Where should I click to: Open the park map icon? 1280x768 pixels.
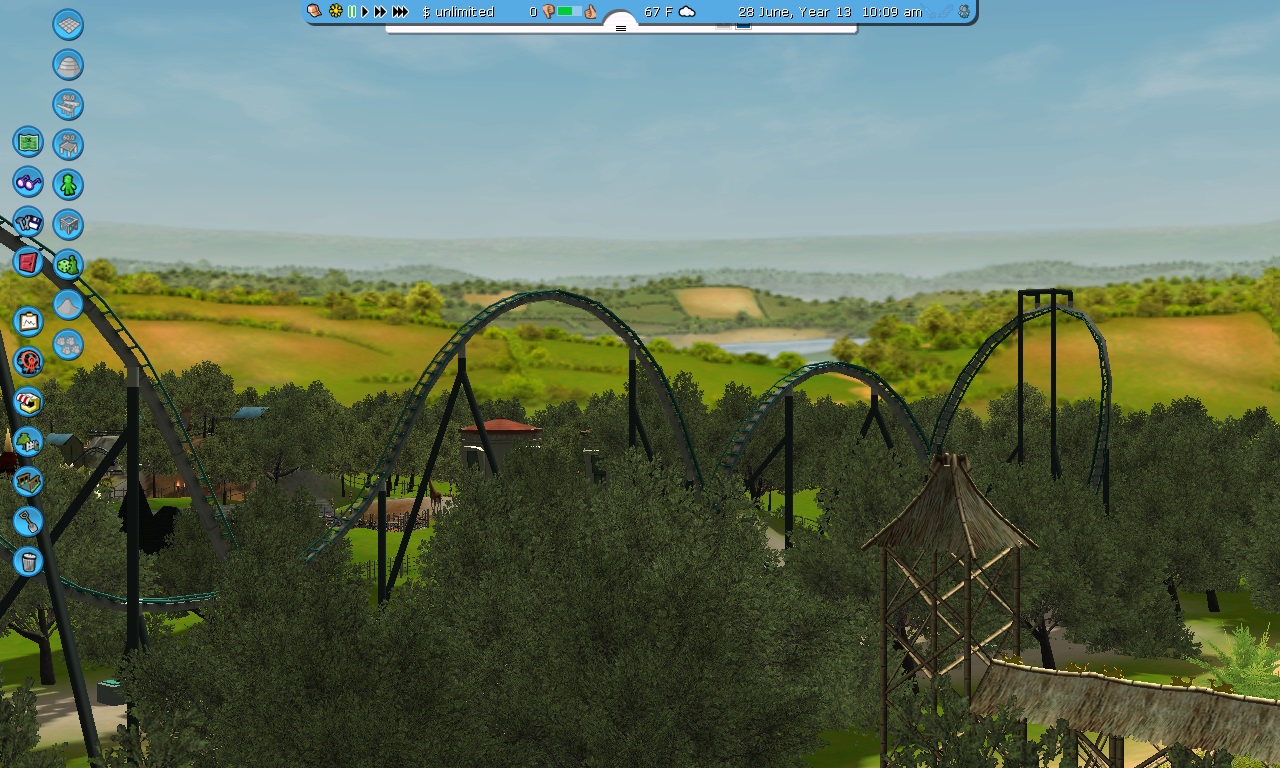pyautogui.click(x=28, y=142)
